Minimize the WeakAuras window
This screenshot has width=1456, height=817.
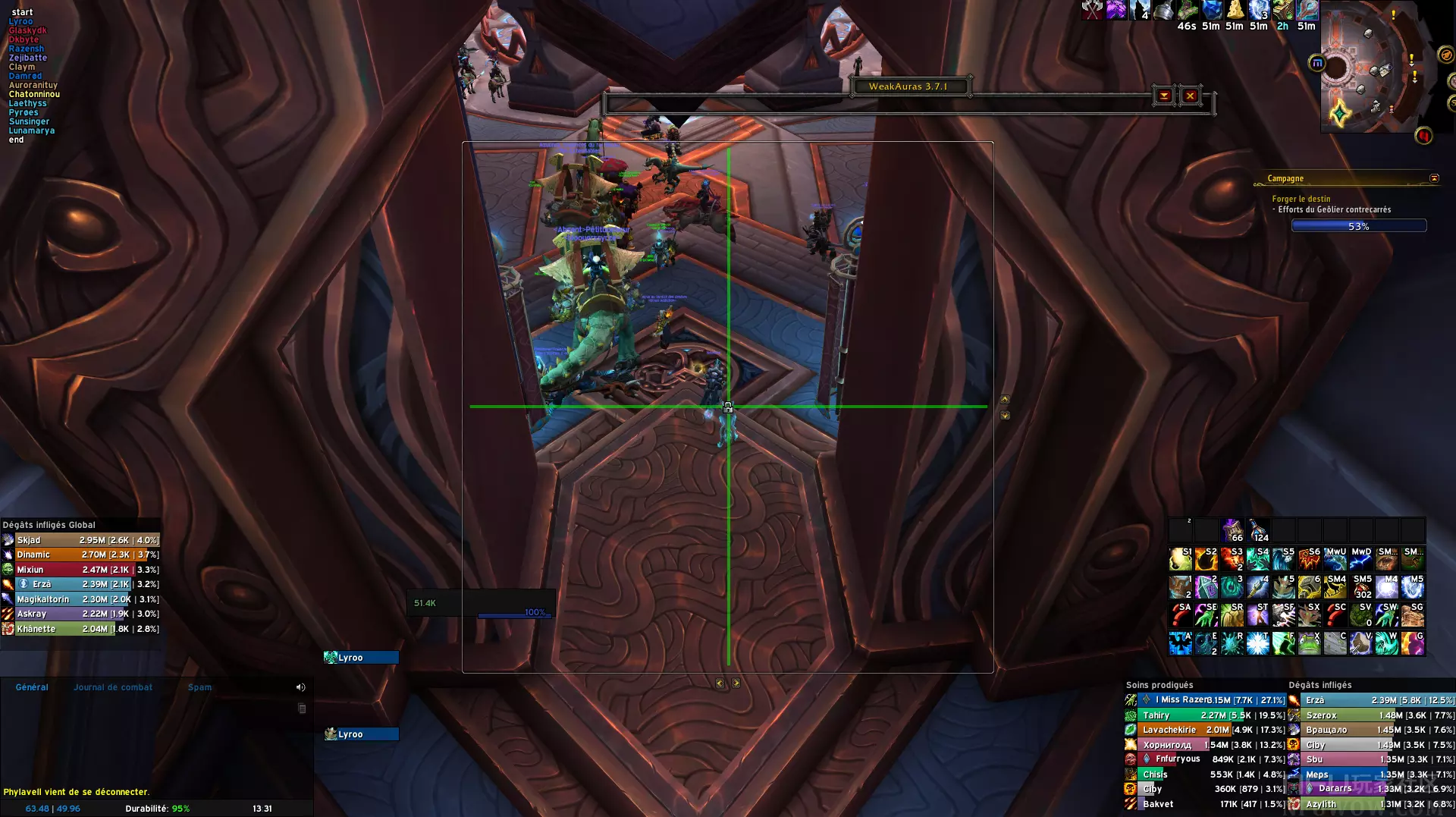[1164, 96]
